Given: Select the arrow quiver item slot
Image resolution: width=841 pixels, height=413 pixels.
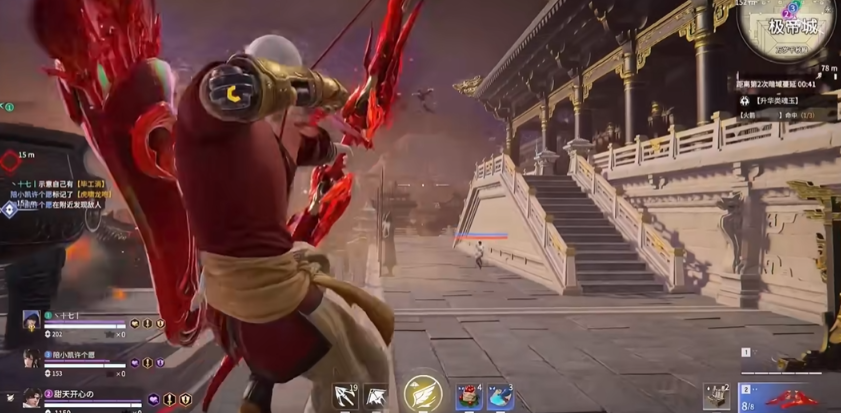Looking at the screenshot, I should (x=716, y=396).
